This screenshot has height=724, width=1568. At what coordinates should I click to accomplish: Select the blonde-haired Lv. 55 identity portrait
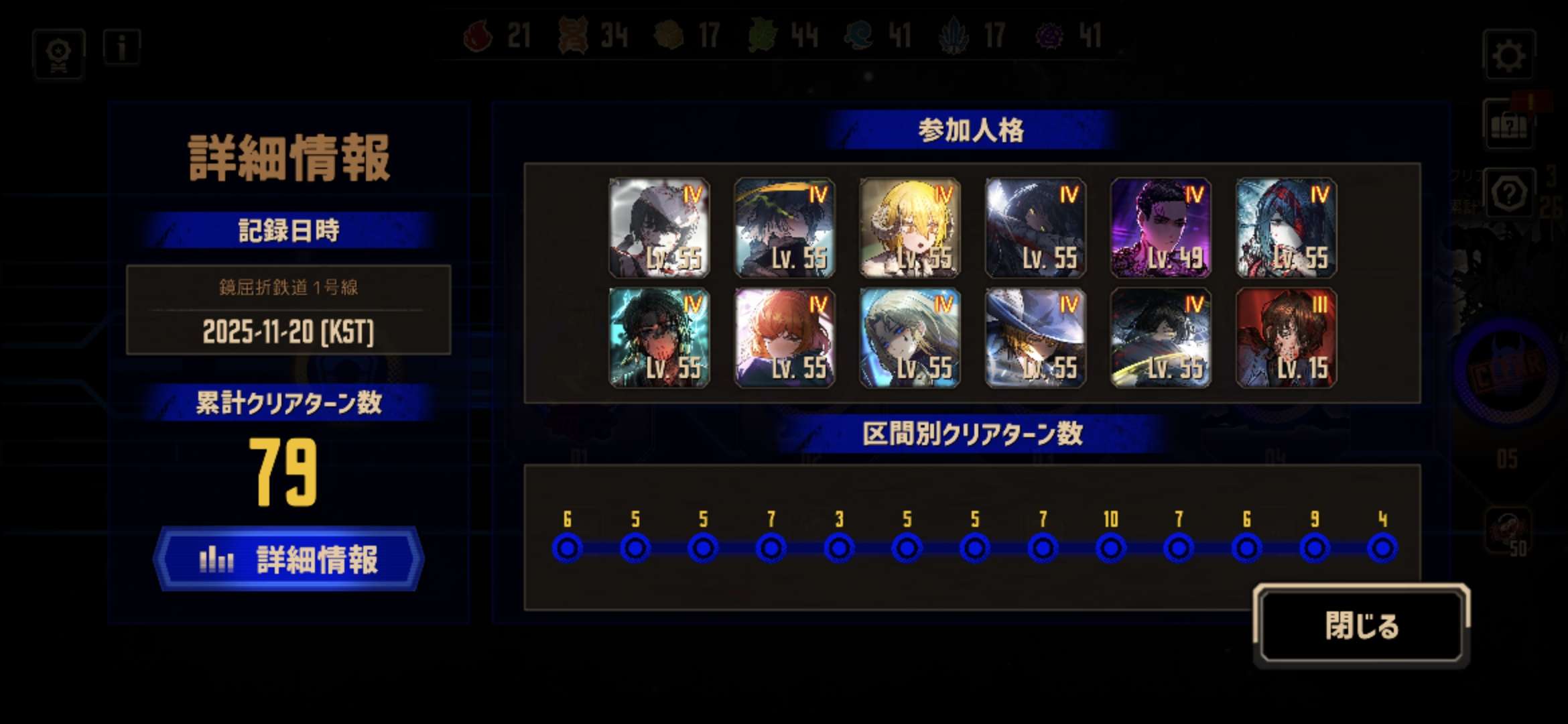909,228
